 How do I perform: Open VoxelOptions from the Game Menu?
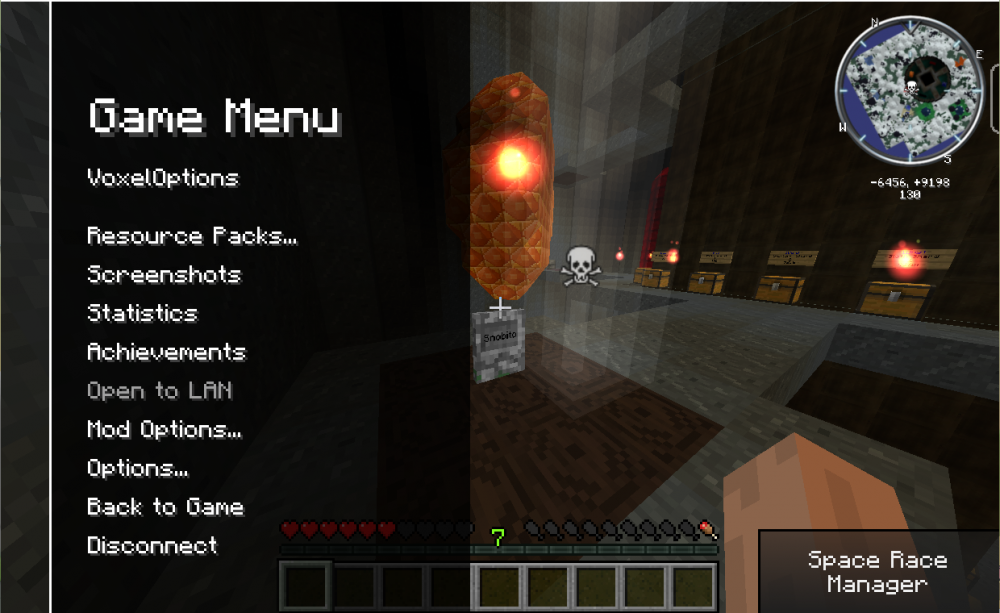[163, 178]
